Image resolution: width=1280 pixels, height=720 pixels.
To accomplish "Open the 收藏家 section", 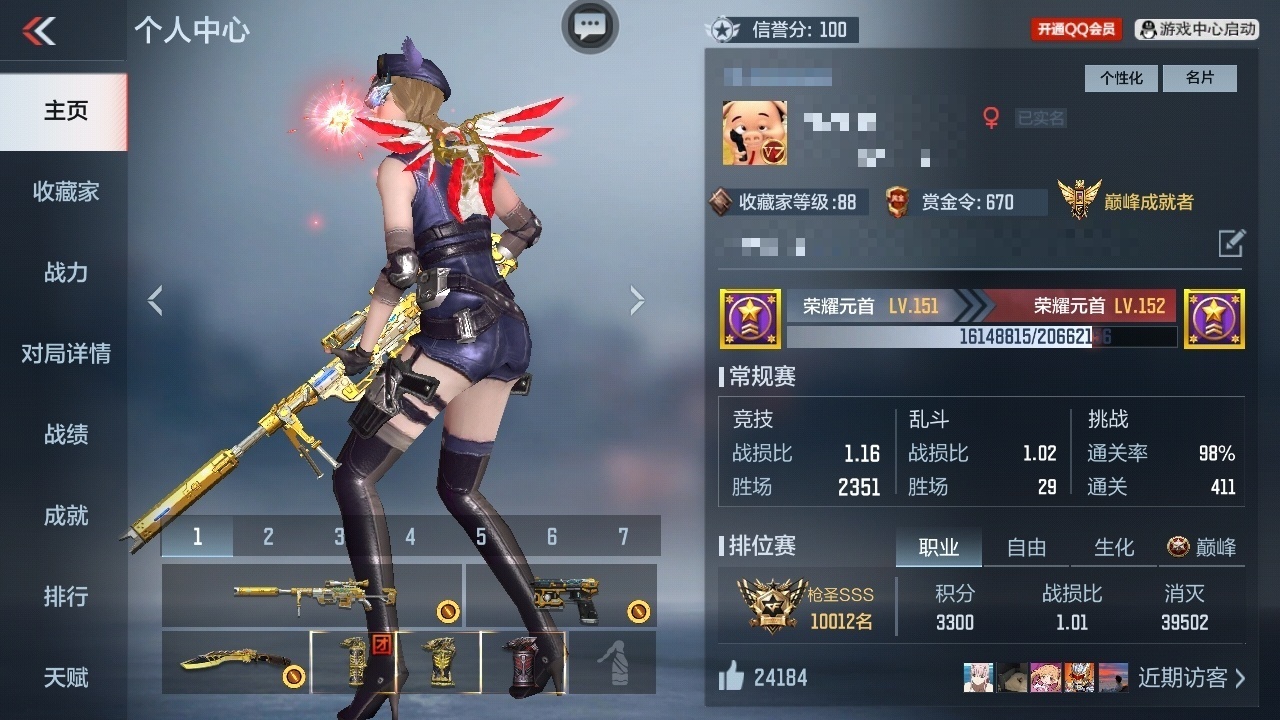I will pyautogui.click(x=65, y=191).
